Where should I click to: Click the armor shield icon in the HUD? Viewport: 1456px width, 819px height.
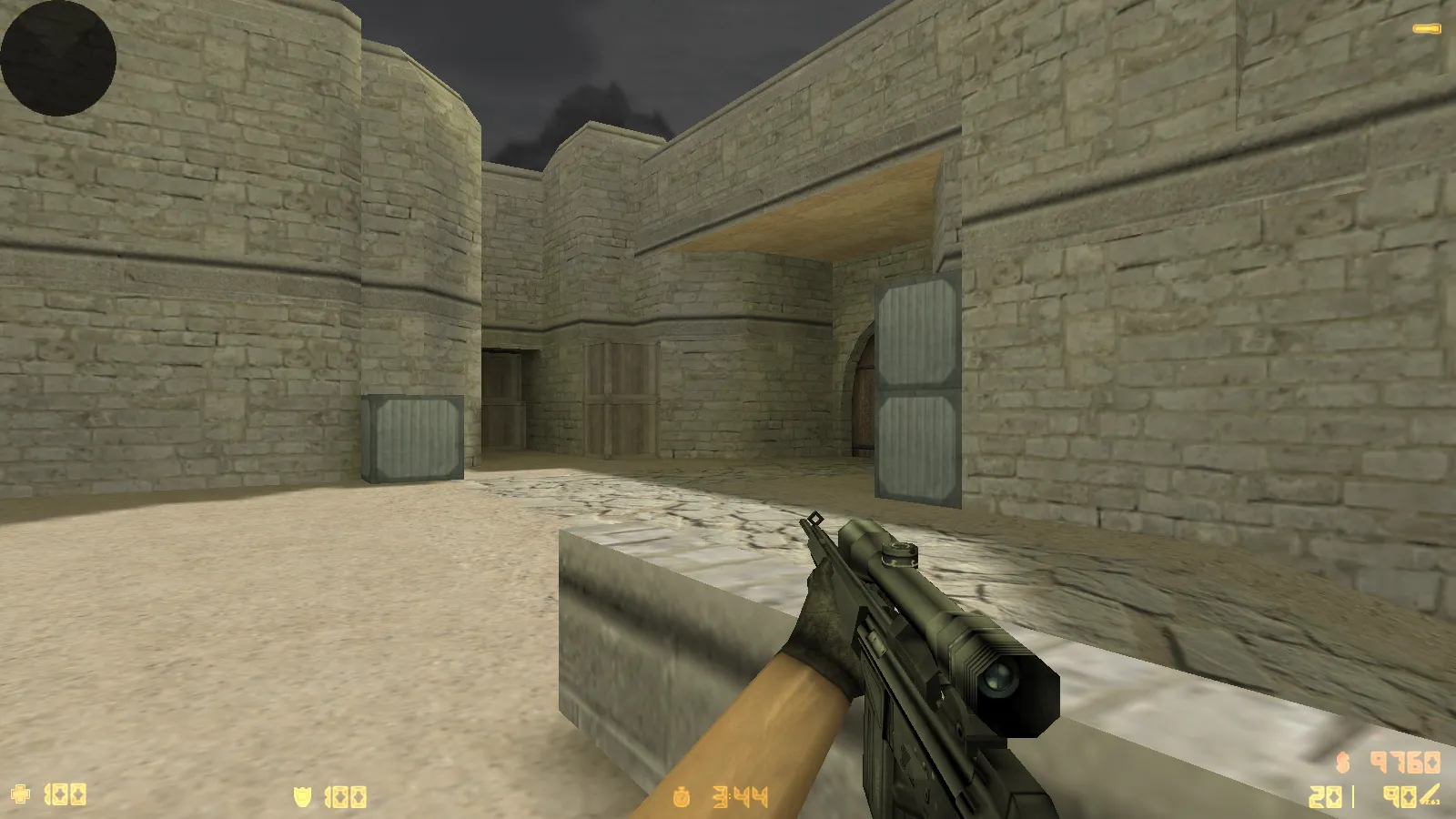pyautogui.click(x=300, y=796)
